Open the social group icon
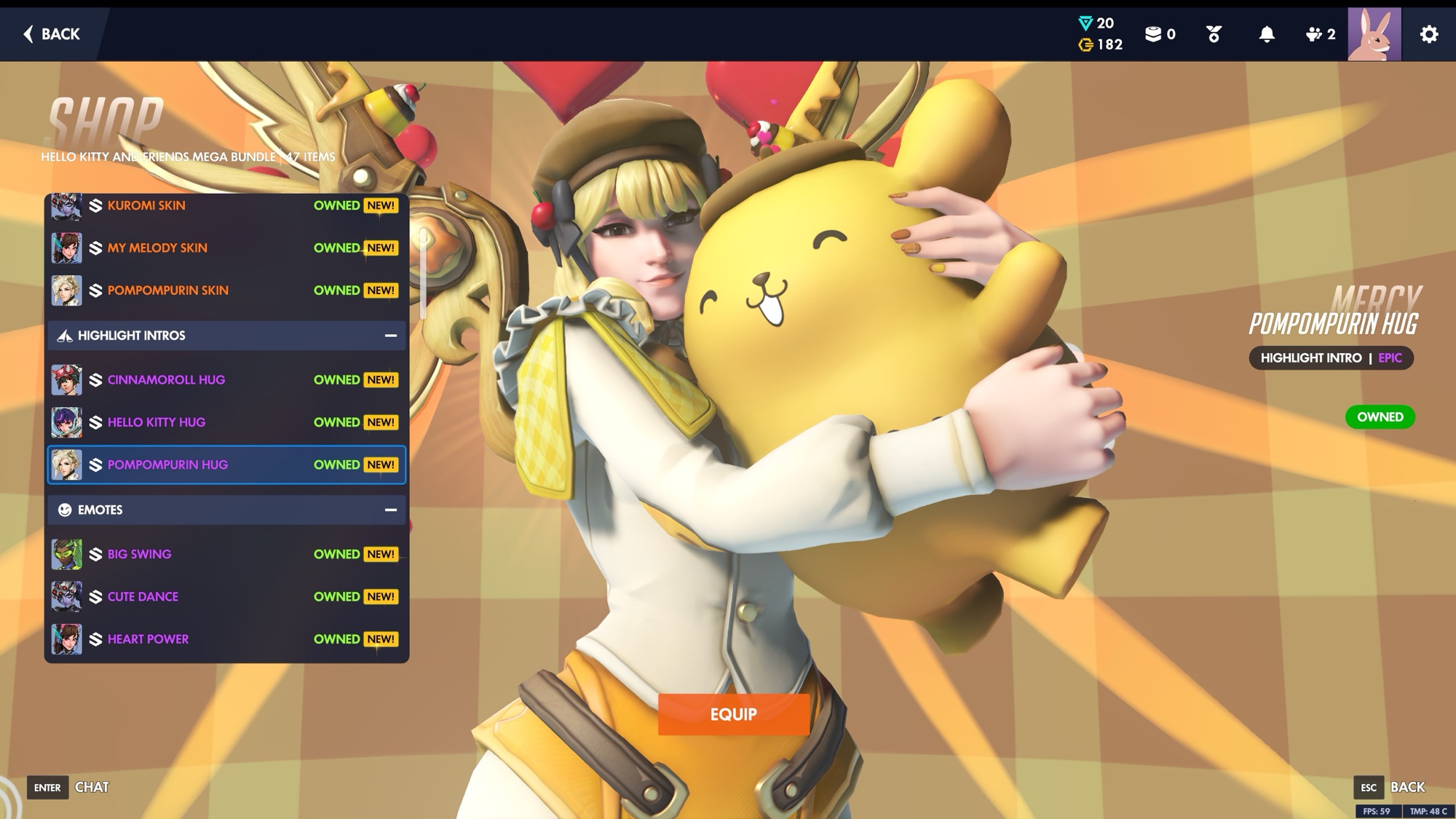Image resolution: width=1456 pixels, height=819 pixels. [1319, 34]
